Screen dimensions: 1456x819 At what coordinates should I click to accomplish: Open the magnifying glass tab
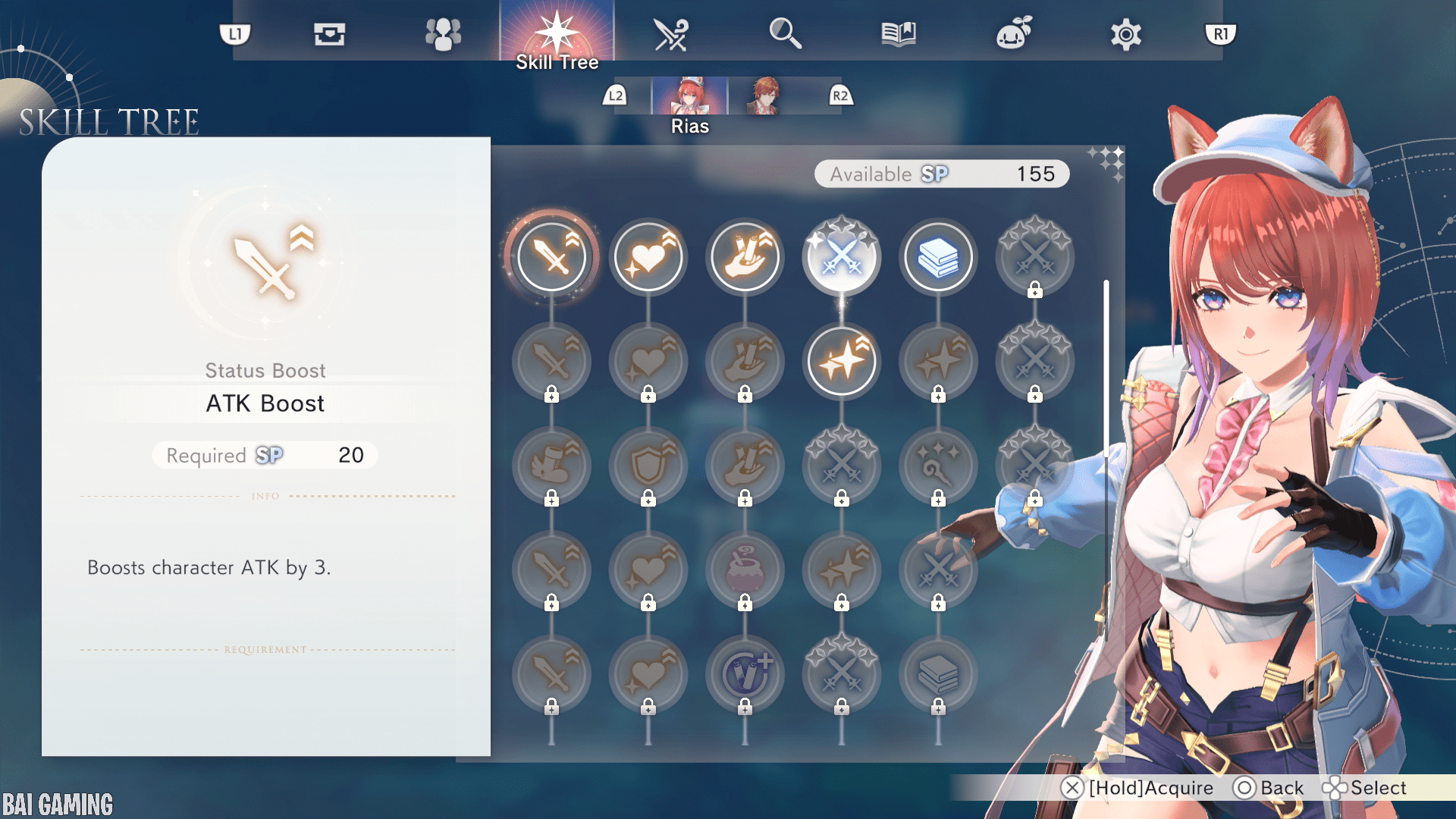click(x=785, y=34)
